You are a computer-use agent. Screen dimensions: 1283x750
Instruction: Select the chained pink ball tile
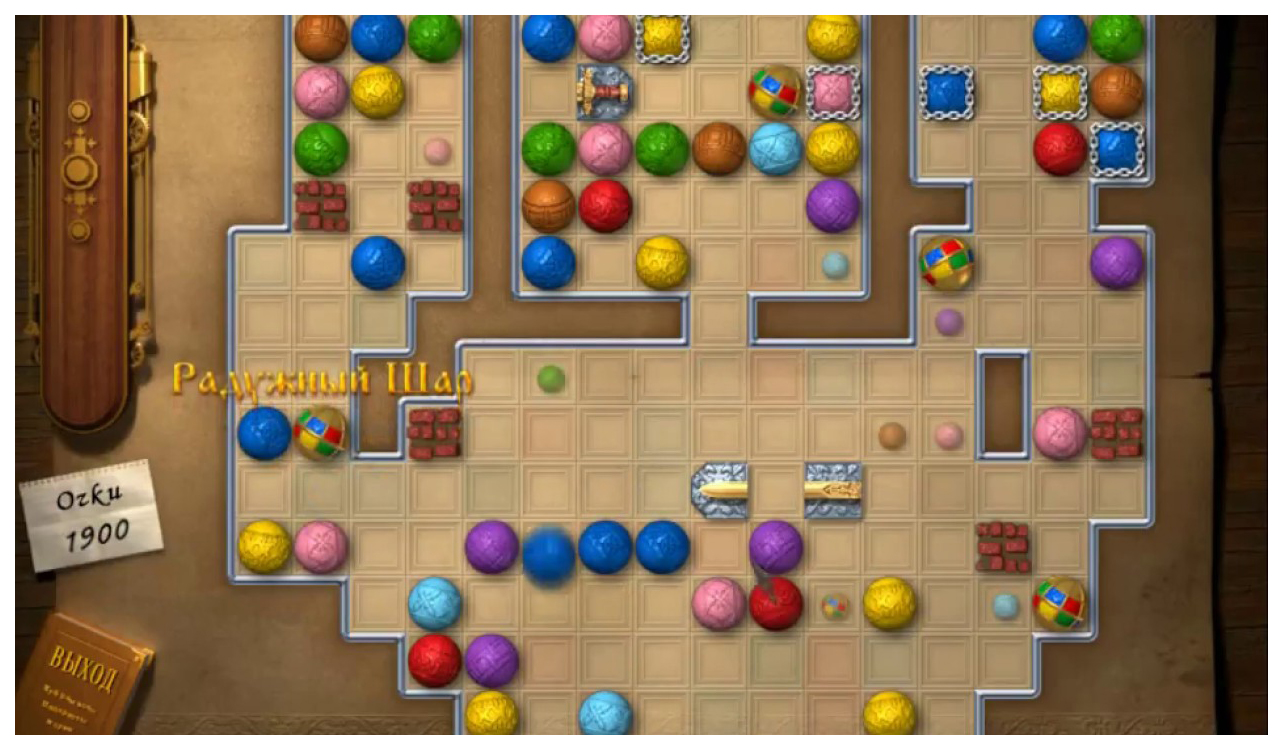[832, 93]
